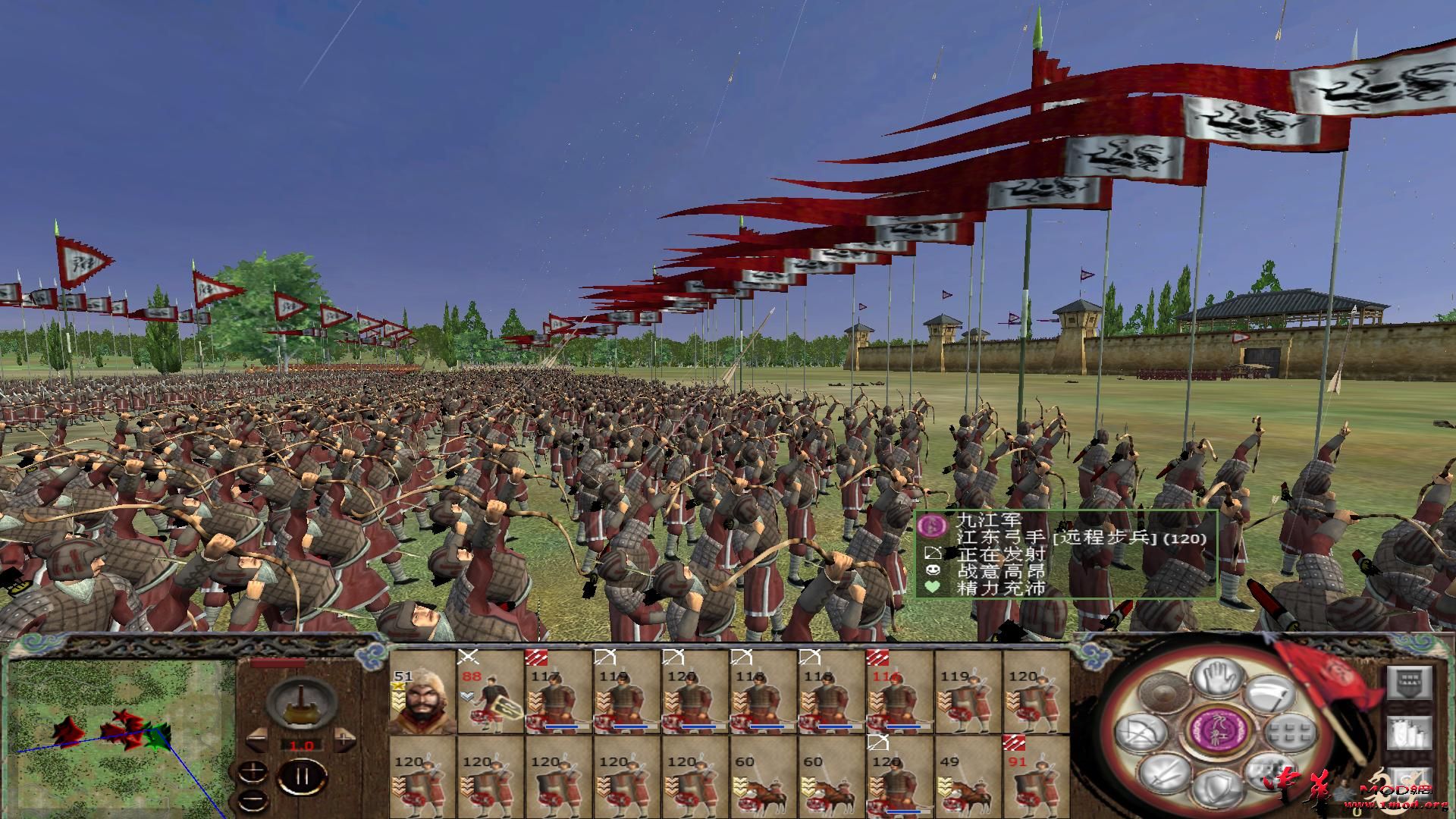Expand the minimap zoom-in plus control
Image resolution: width=1456 pixels, height=819 pixels.
click(253, 772)
